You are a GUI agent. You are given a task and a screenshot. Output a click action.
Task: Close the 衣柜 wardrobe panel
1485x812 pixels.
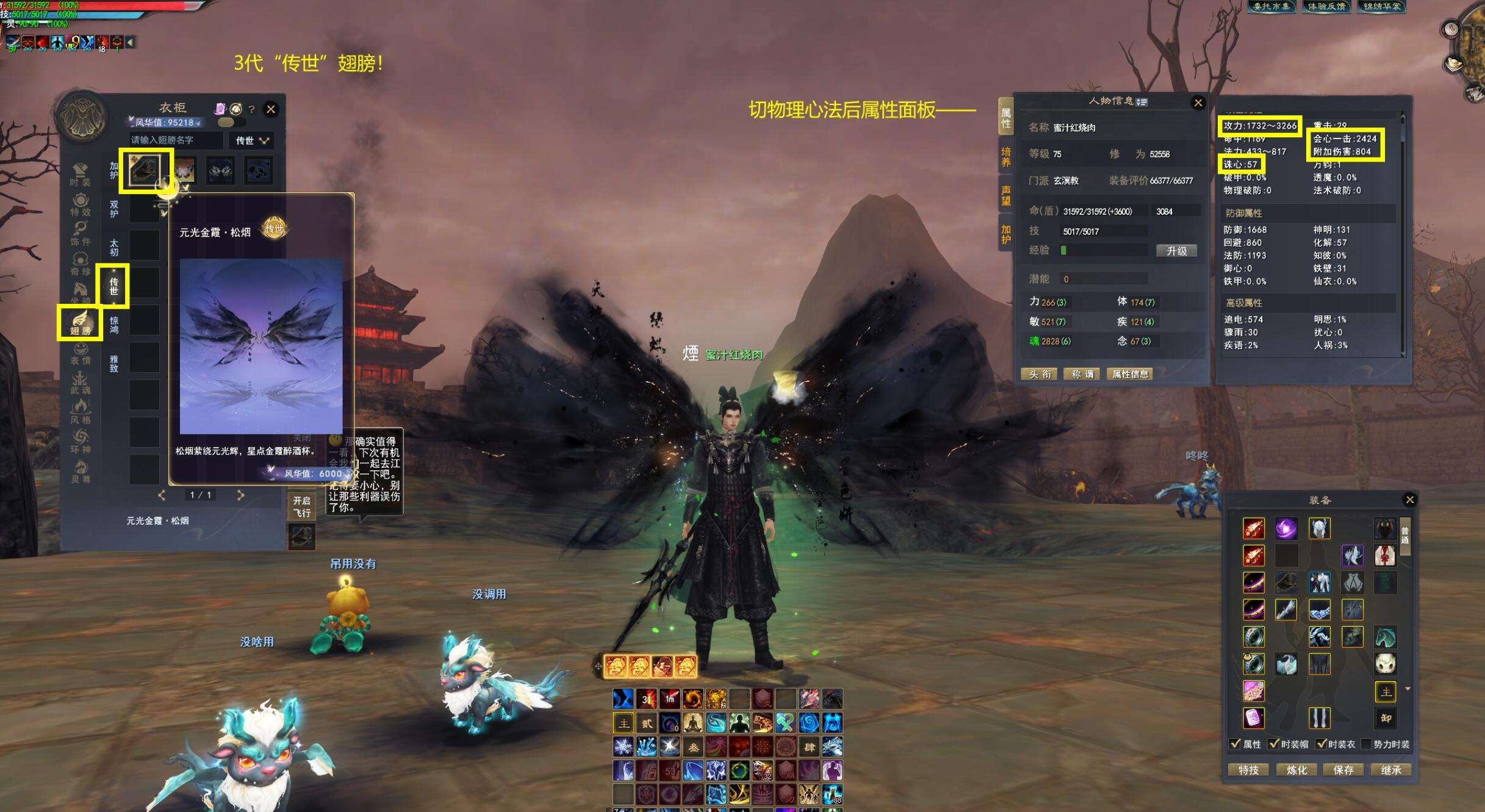coord(271,109)
